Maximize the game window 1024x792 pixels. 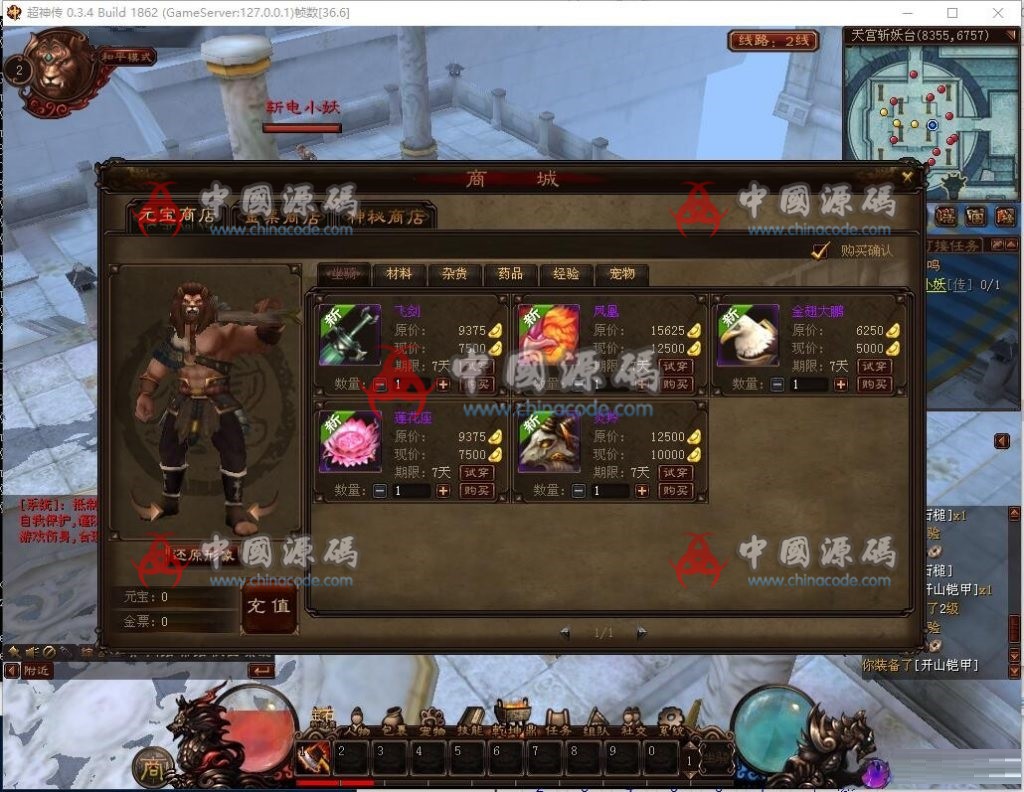[x=952, y=13]
